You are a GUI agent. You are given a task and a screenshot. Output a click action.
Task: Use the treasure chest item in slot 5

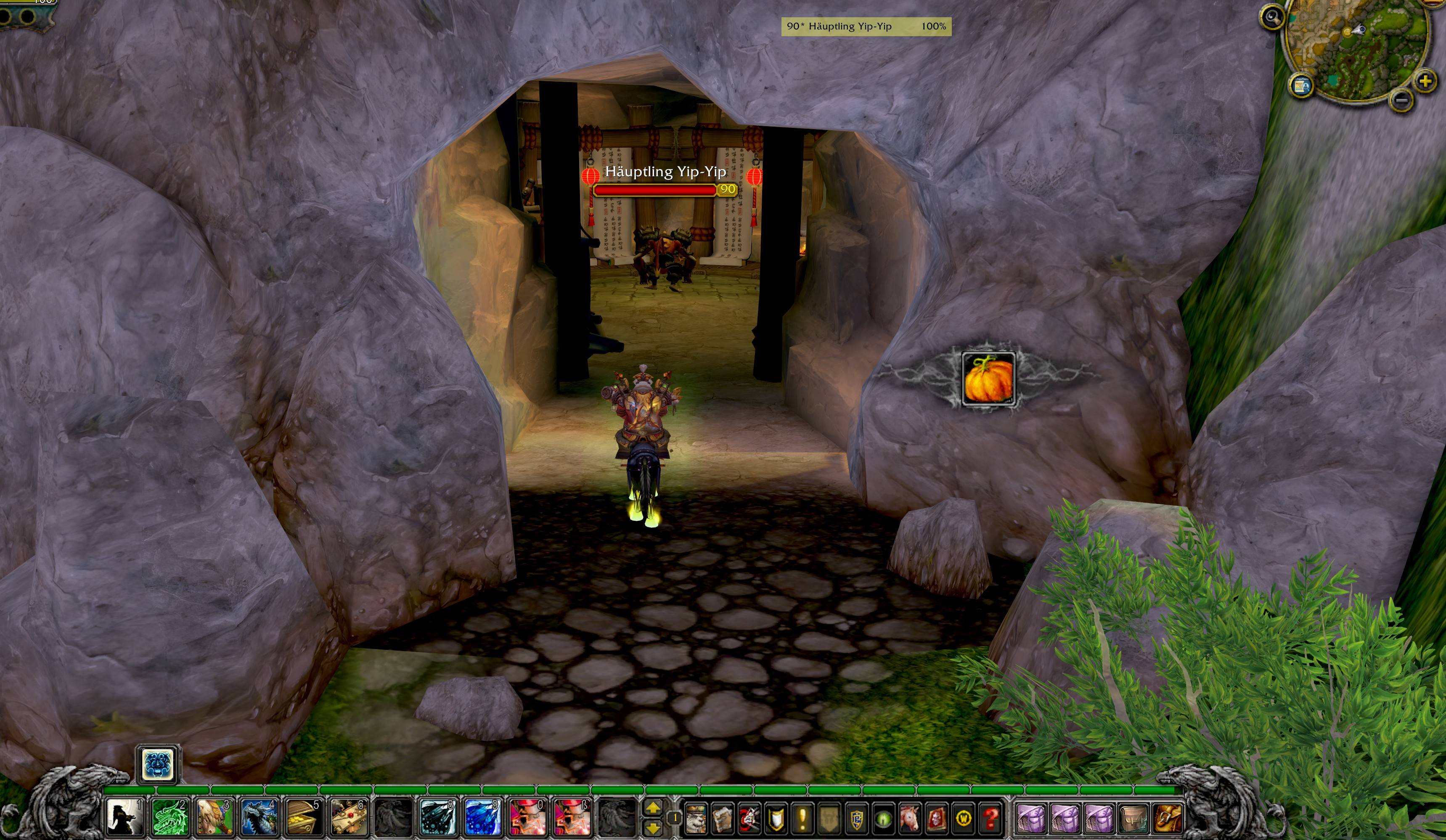302,817
